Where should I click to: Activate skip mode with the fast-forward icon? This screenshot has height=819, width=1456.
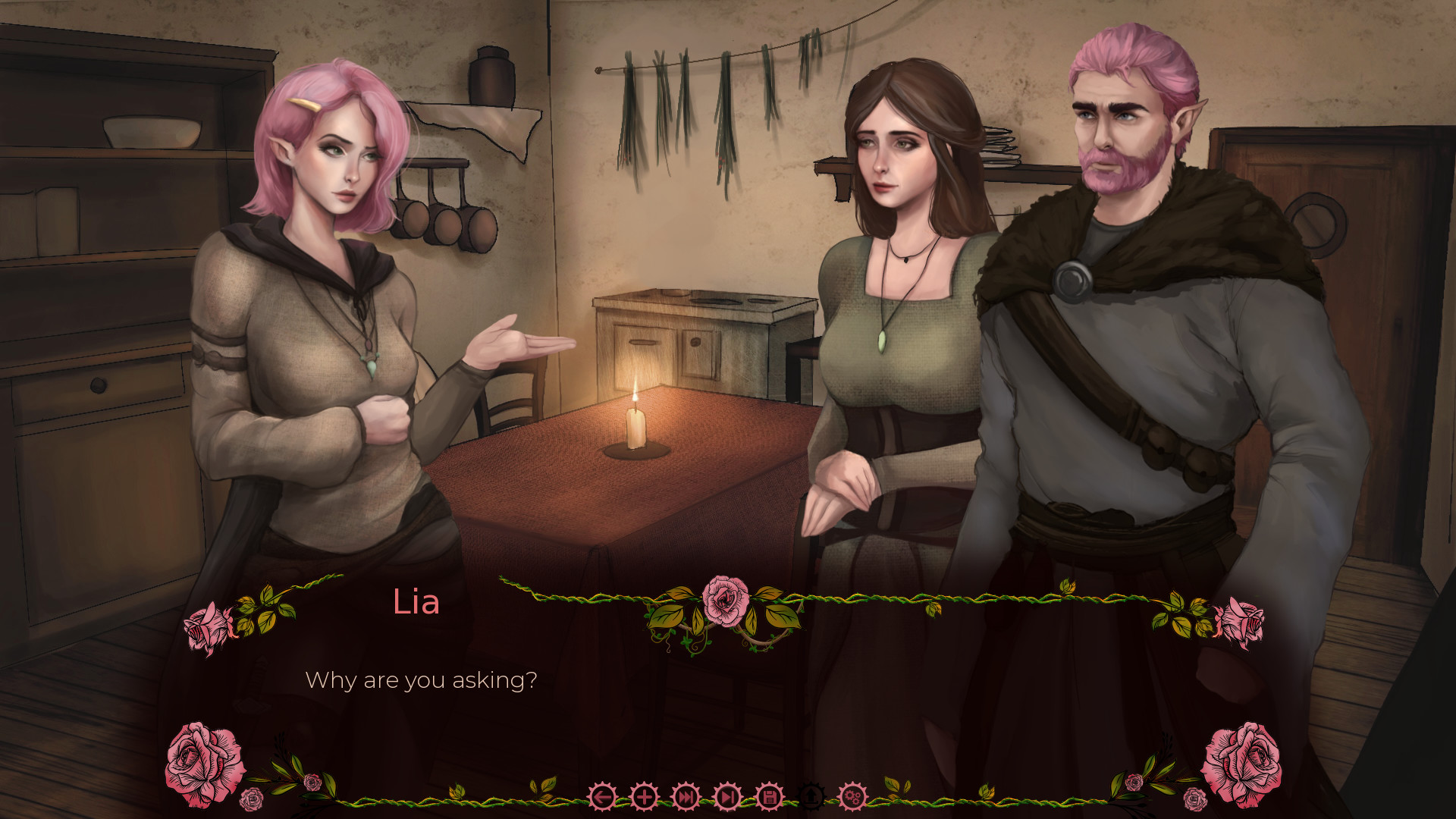coord(685,796)
